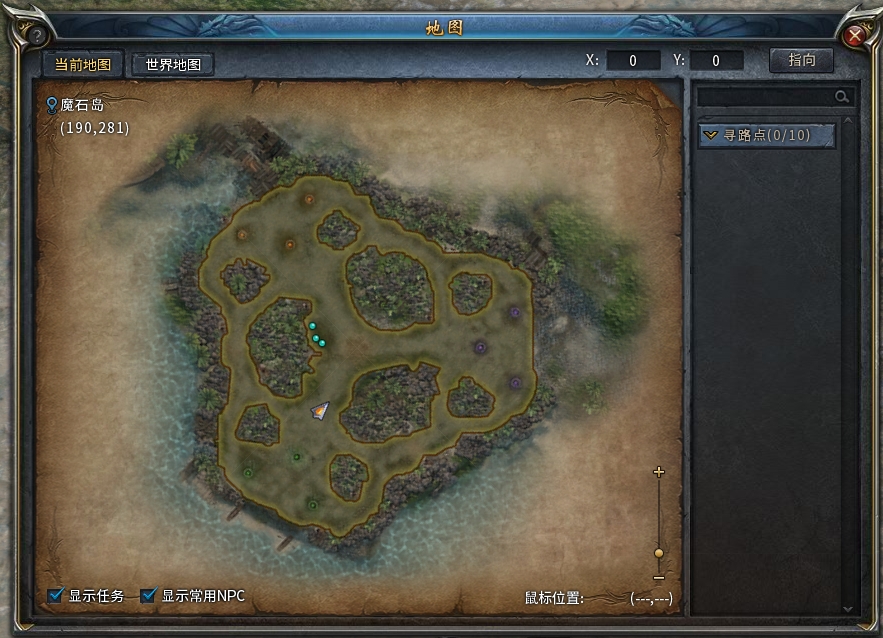Switch to the 当前地图 tab
Viewport: 883px width, 638px height.
(83, 64)
